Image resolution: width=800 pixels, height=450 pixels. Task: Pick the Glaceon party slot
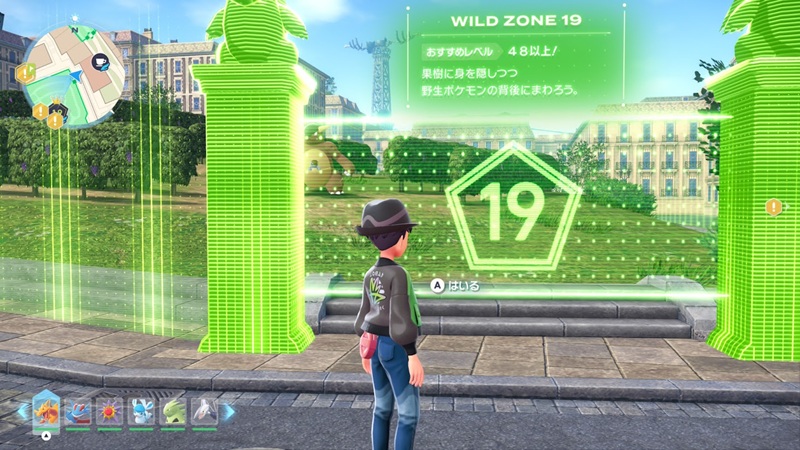tap(140, 409)
